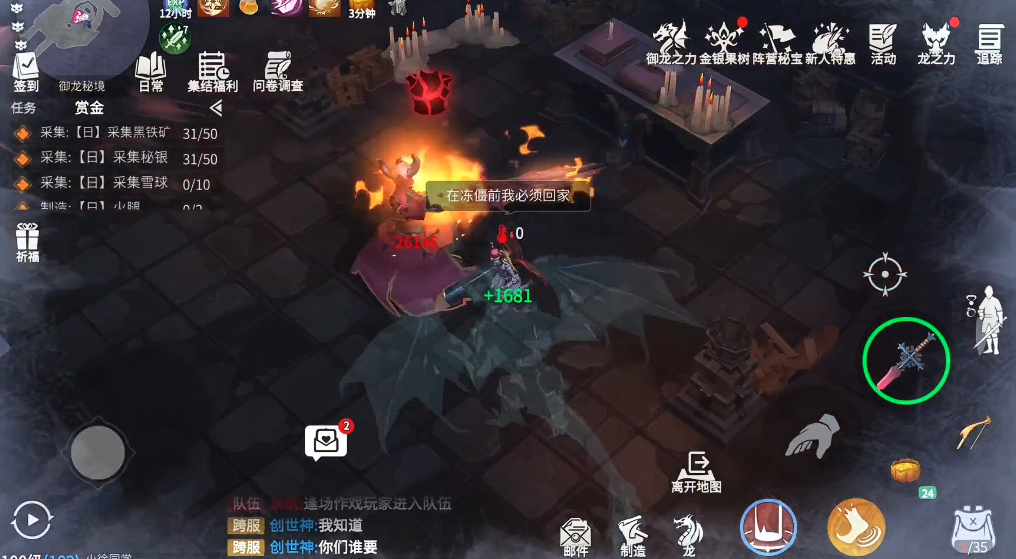This screenshot has height=559, width=1016.
Task: Open the 日常 daily activities book
Action: (151, 72)
